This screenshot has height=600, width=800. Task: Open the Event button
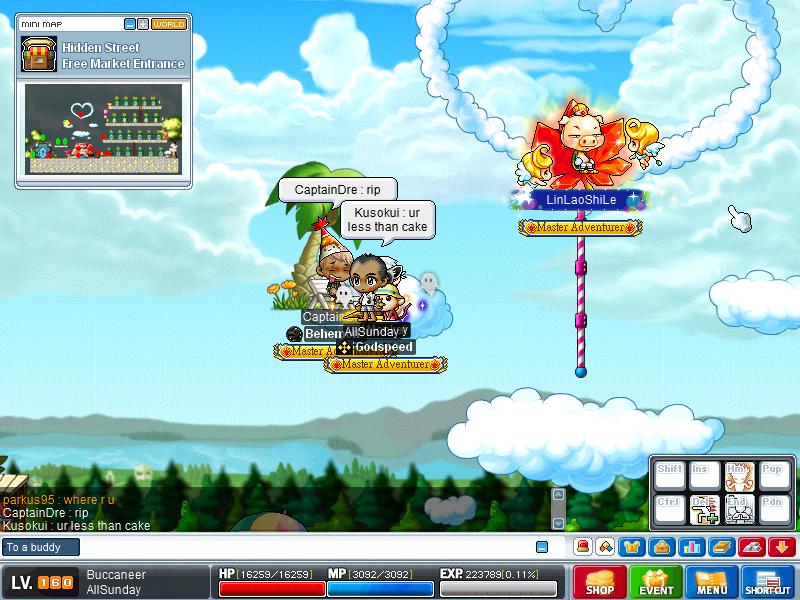tap(656, 582)
